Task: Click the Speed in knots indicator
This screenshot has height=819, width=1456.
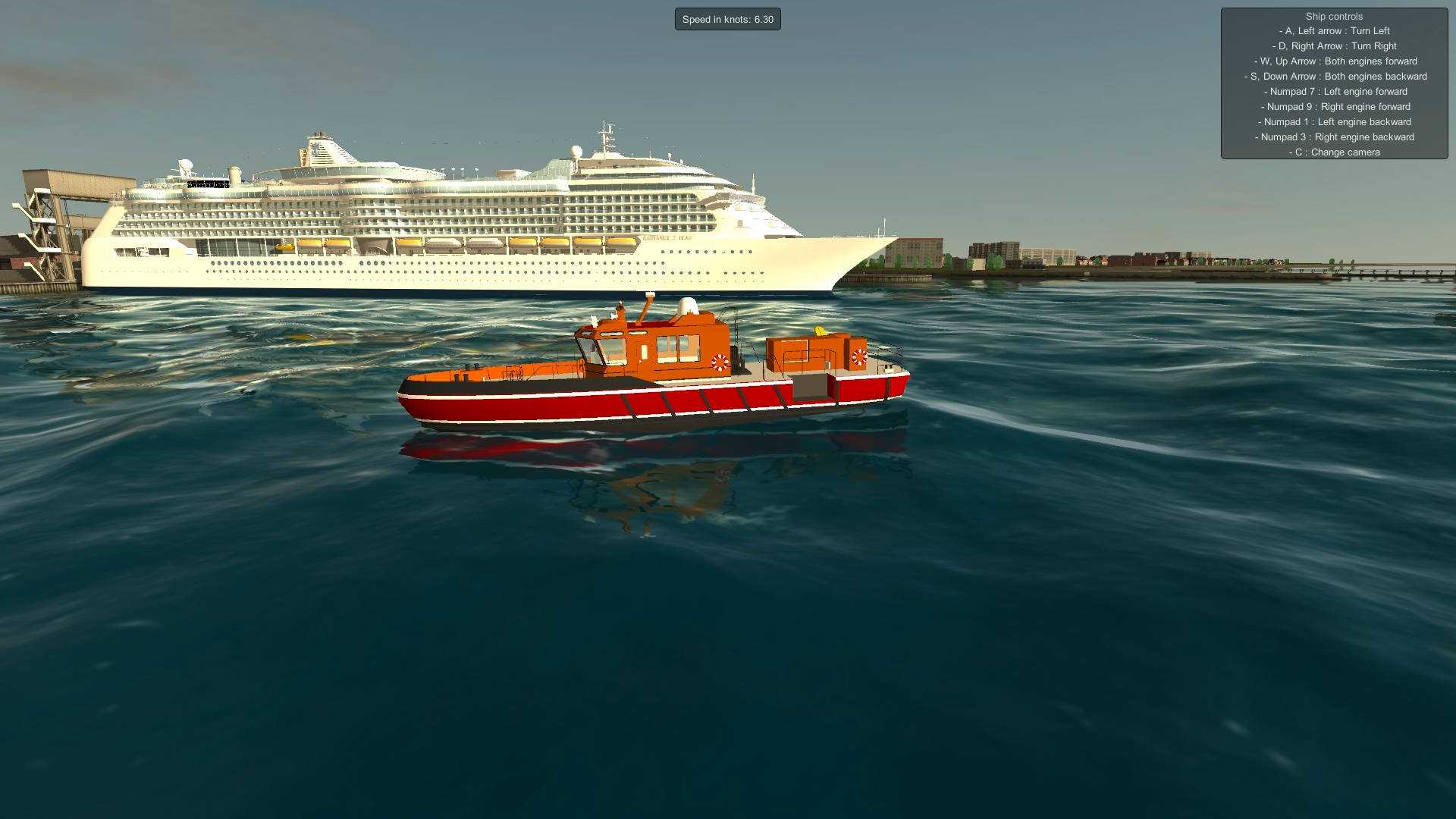Action: coord(727,19)
